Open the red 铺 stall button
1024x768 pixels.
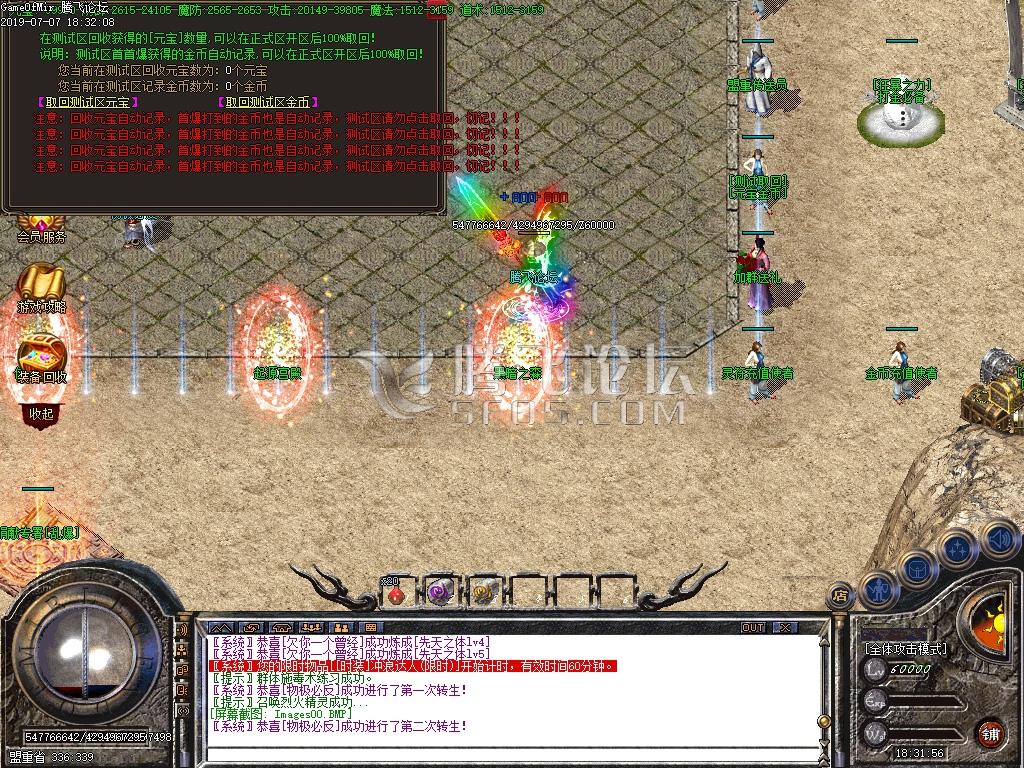pos(990,732)
